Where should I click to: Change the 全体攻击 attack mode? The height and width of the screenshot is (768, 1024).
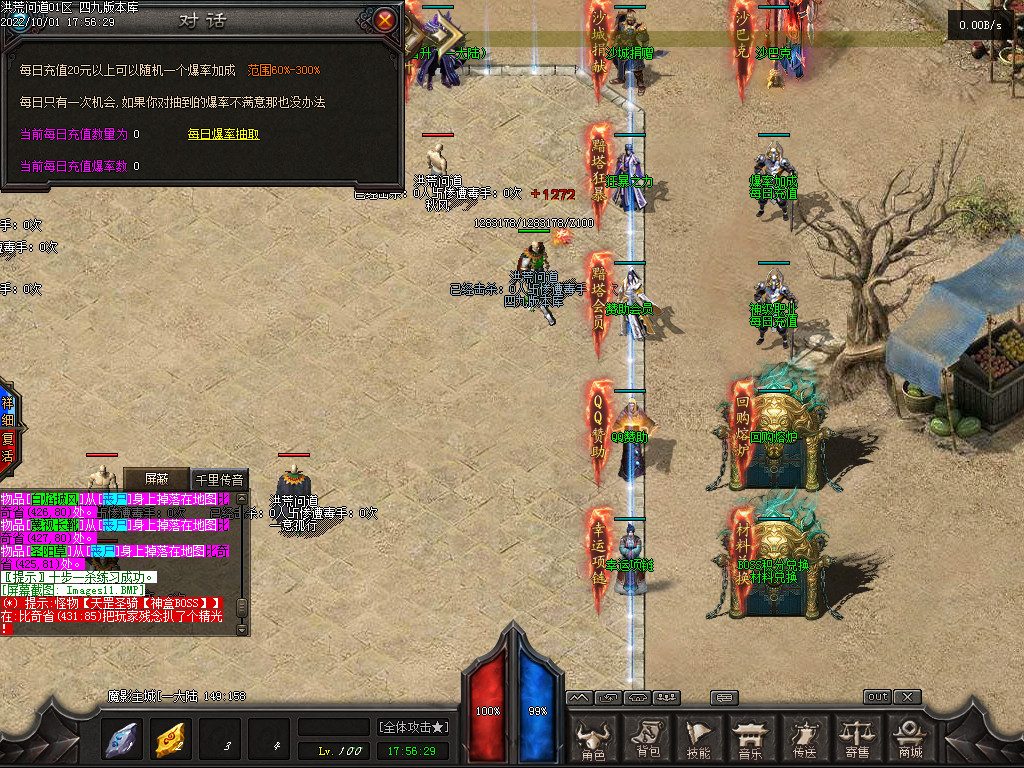point(412,726)
